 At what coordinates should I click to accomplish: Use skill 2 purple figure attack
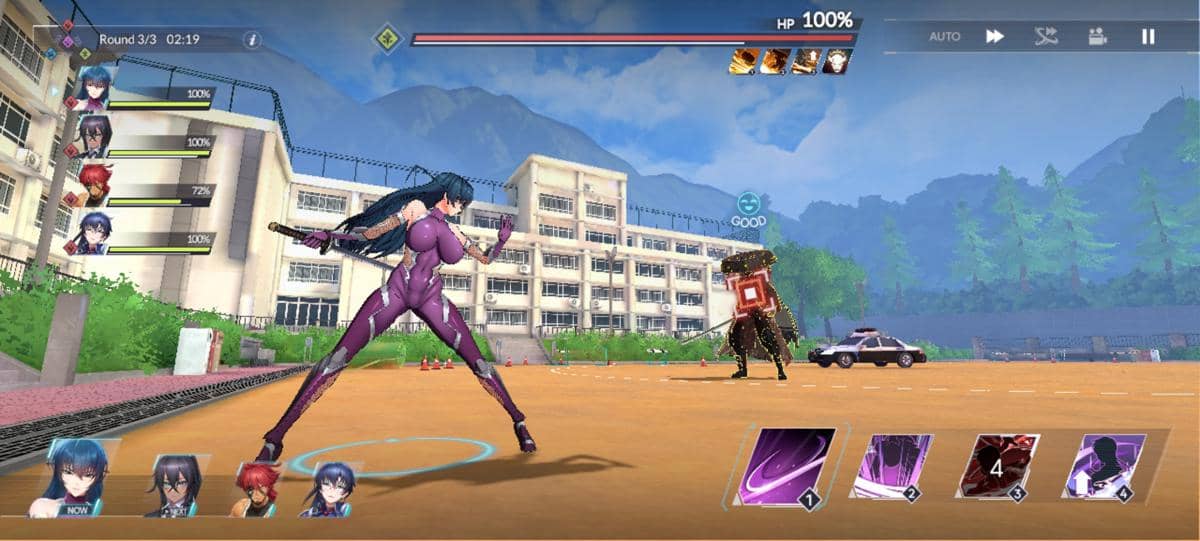[891, 466]
